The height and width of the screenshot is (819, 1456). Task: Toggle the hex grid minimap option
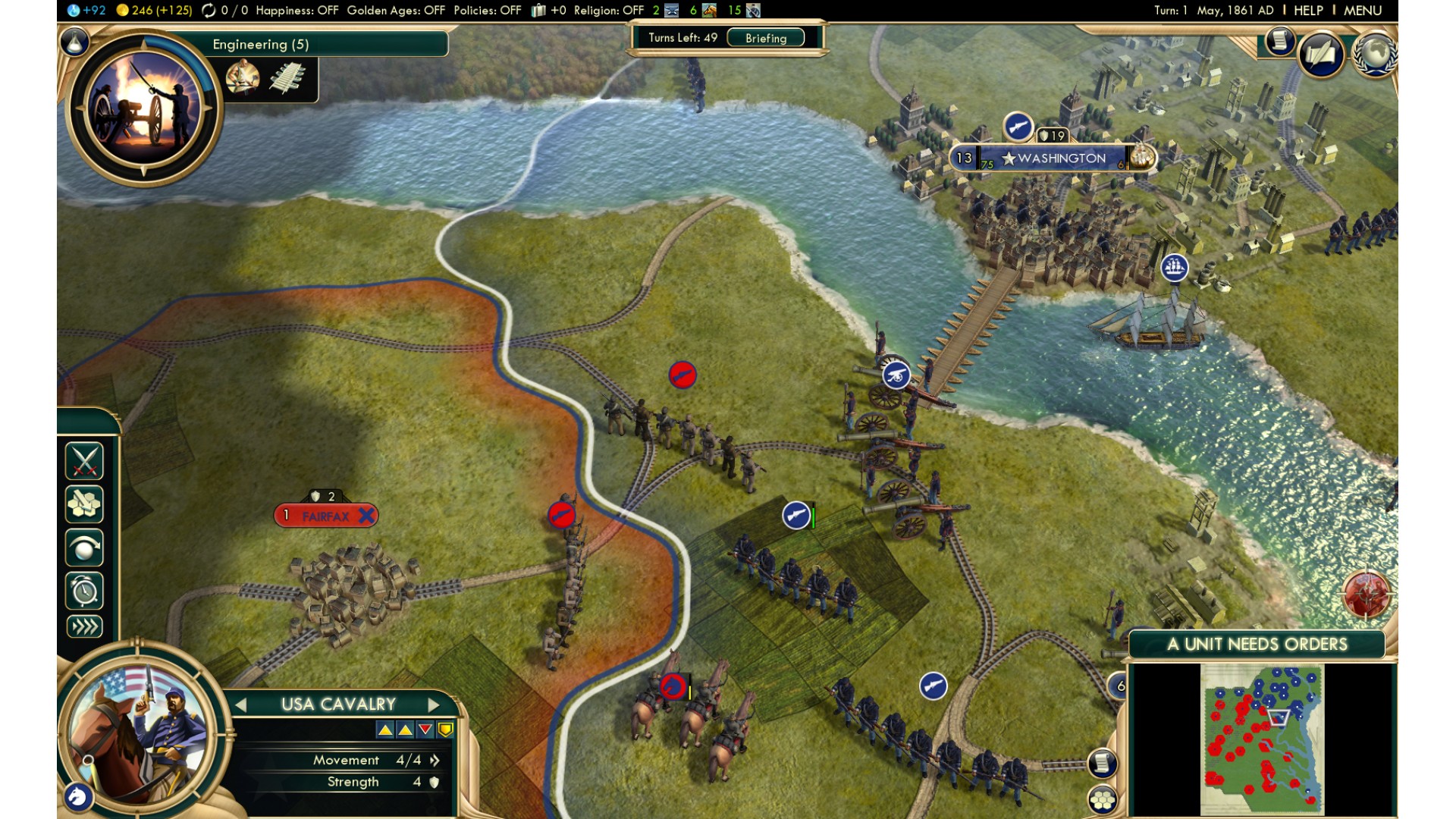pyautogui.click(x=1102, y=799)
